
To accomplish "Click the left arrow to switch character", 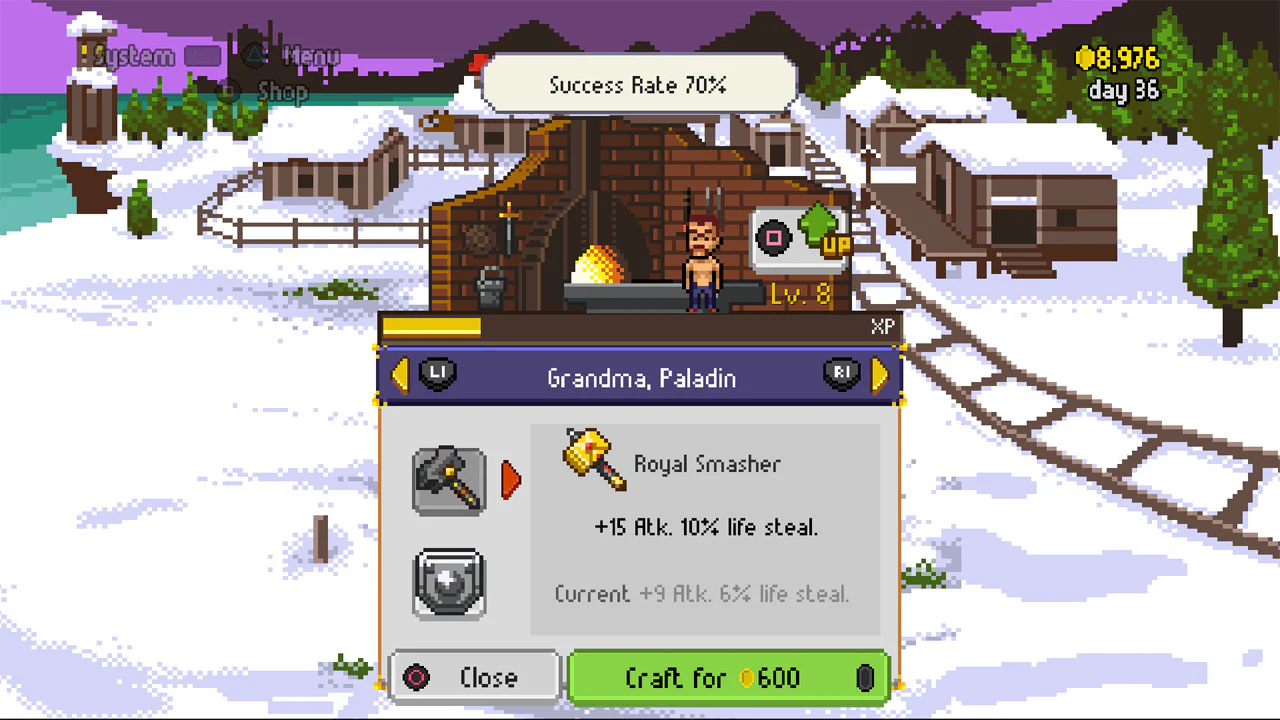I will (x=399, y=374).
